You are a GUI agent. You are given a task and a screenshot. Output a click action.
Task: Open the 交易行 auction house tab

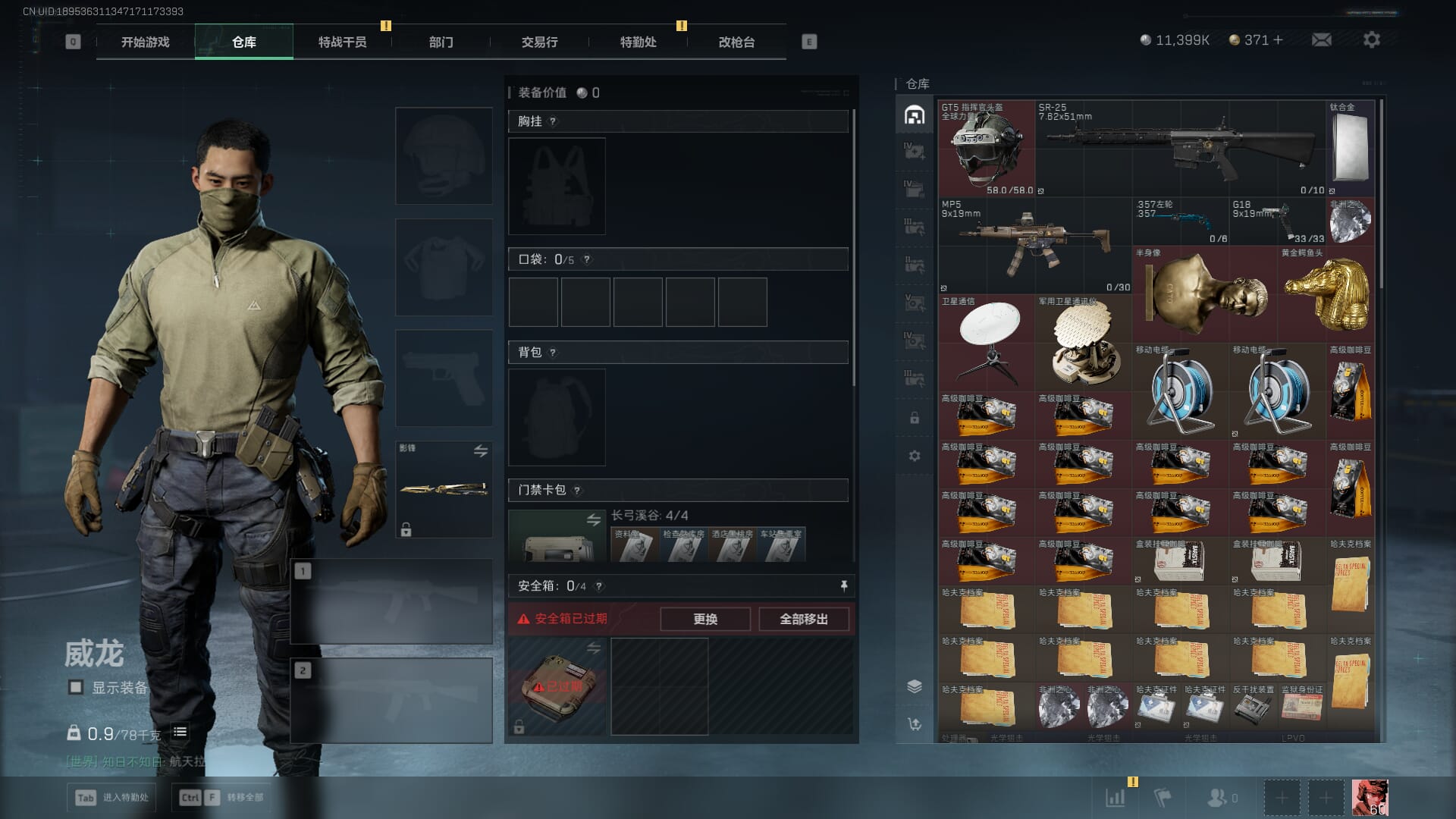pyautogui.click(x=539, y=42)
